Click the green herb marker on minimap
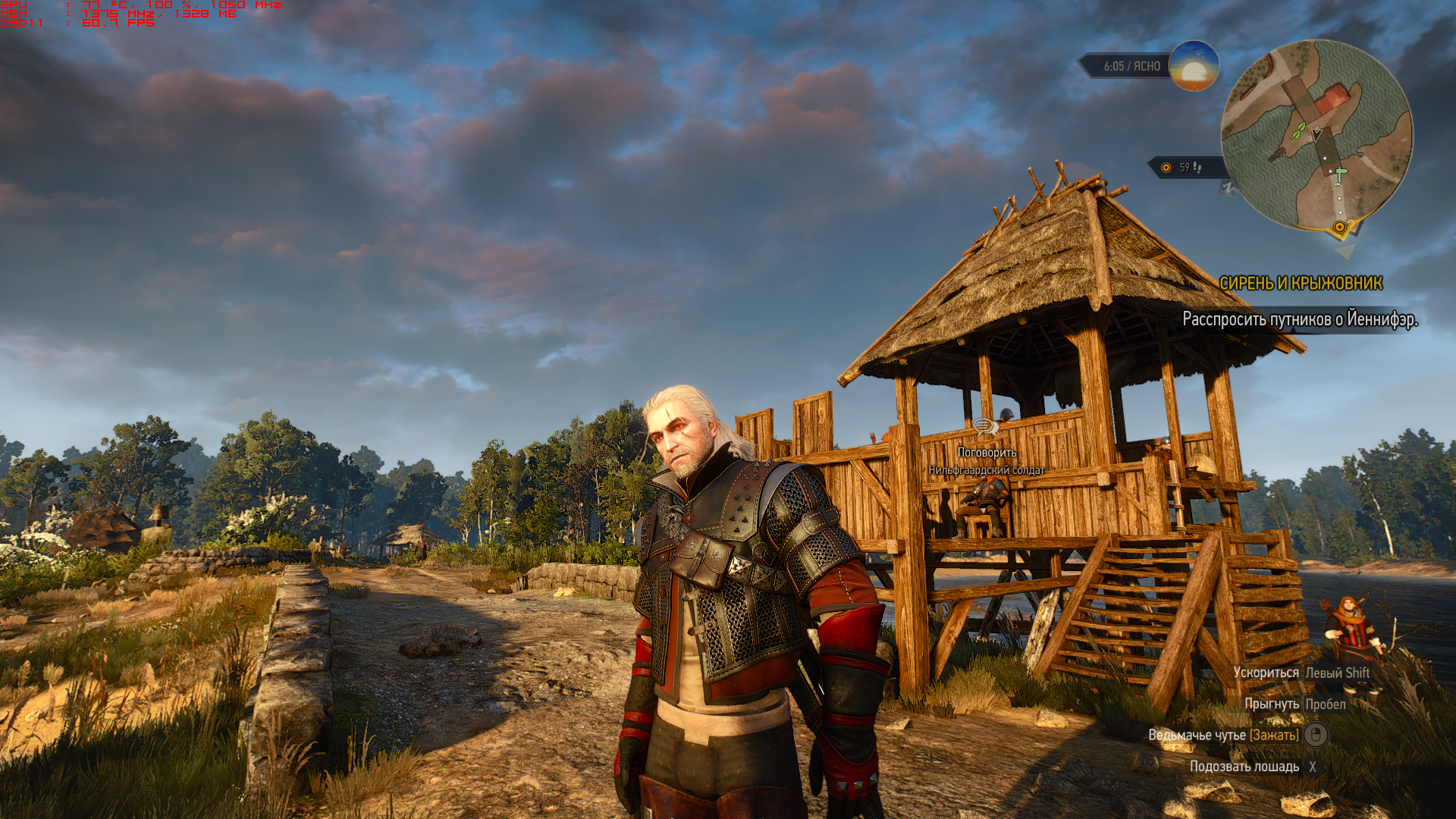Image resolution: width=1456 pixels, height=819 pixels. [x=1299, y=130]
